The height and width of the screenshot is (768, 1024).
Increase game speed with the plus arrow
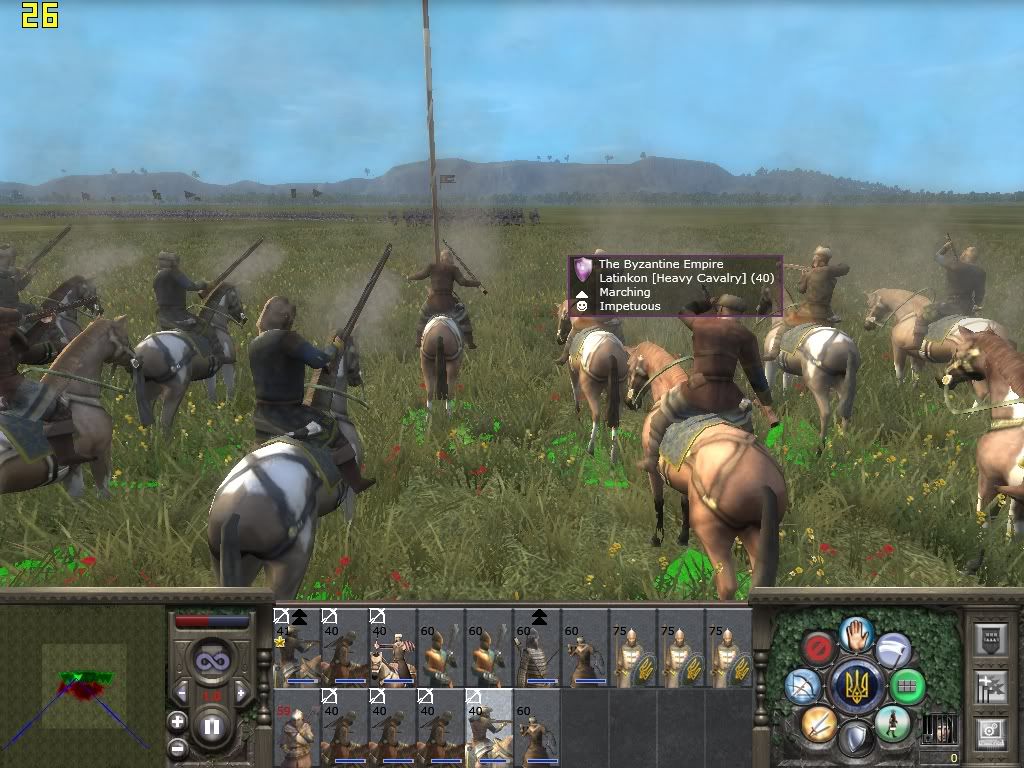[x=241, y=693]
